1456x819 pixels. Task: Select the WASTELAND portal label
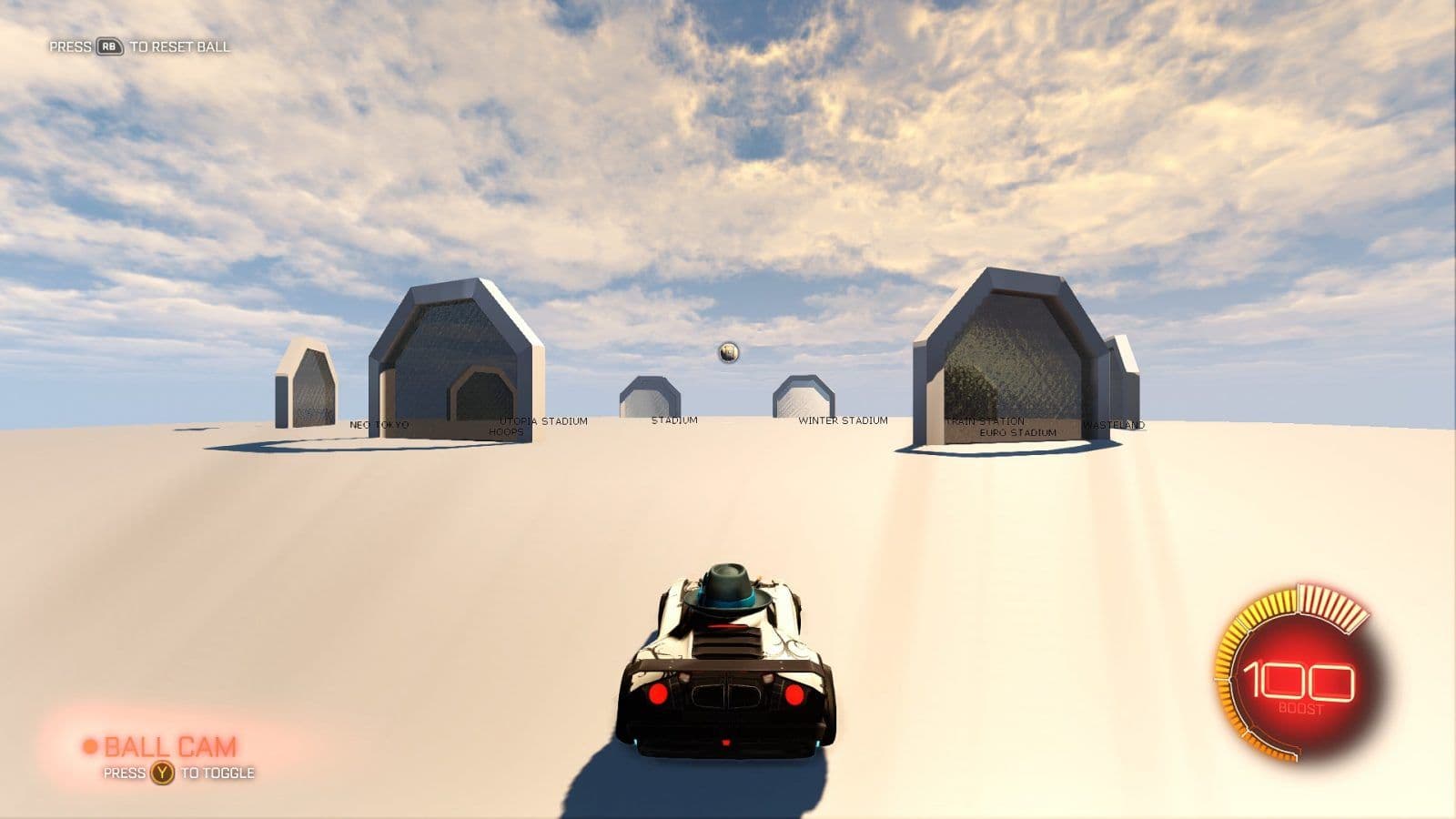(1114, 424)
